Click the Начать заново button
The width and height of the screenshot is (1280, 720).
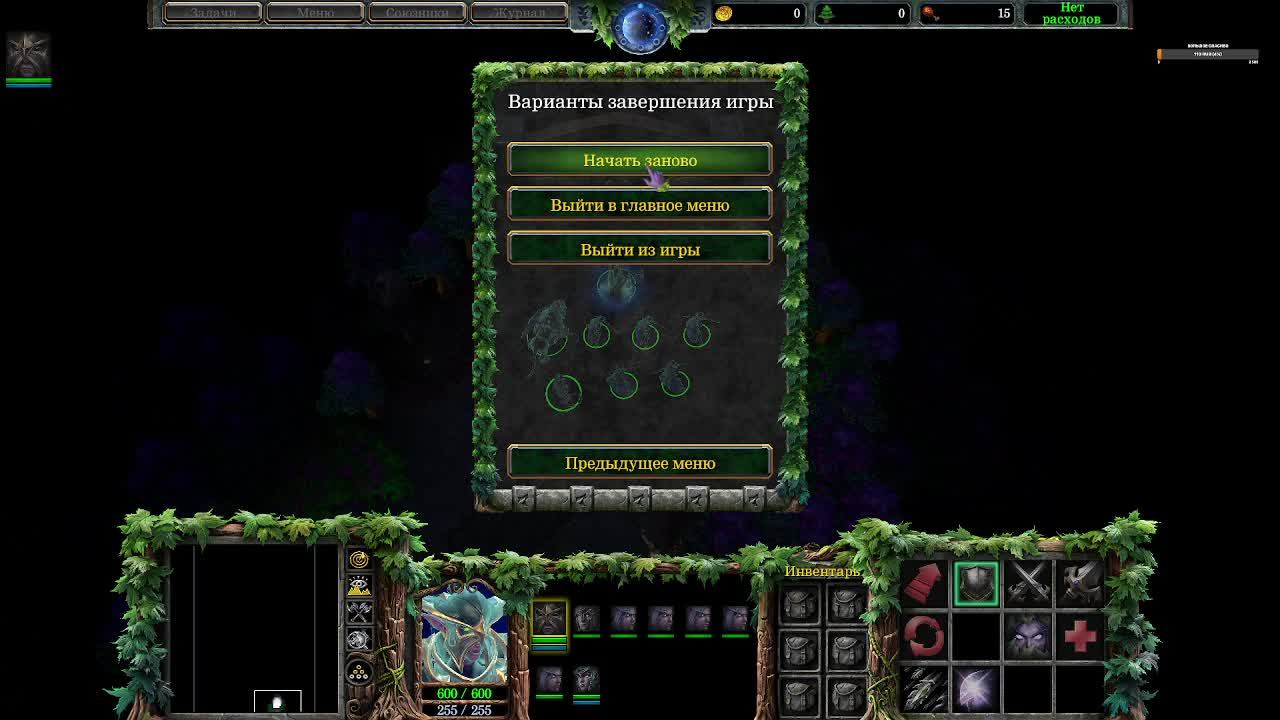pos(640,158)
